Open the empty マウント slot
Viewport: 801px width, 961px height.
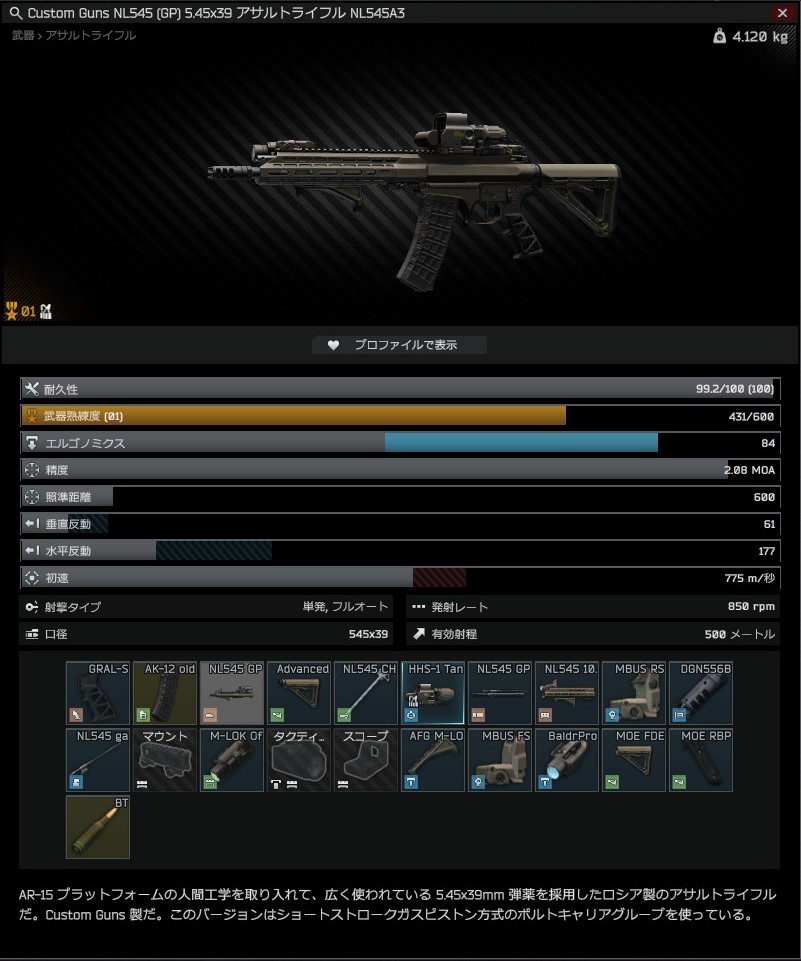(165, 760)
